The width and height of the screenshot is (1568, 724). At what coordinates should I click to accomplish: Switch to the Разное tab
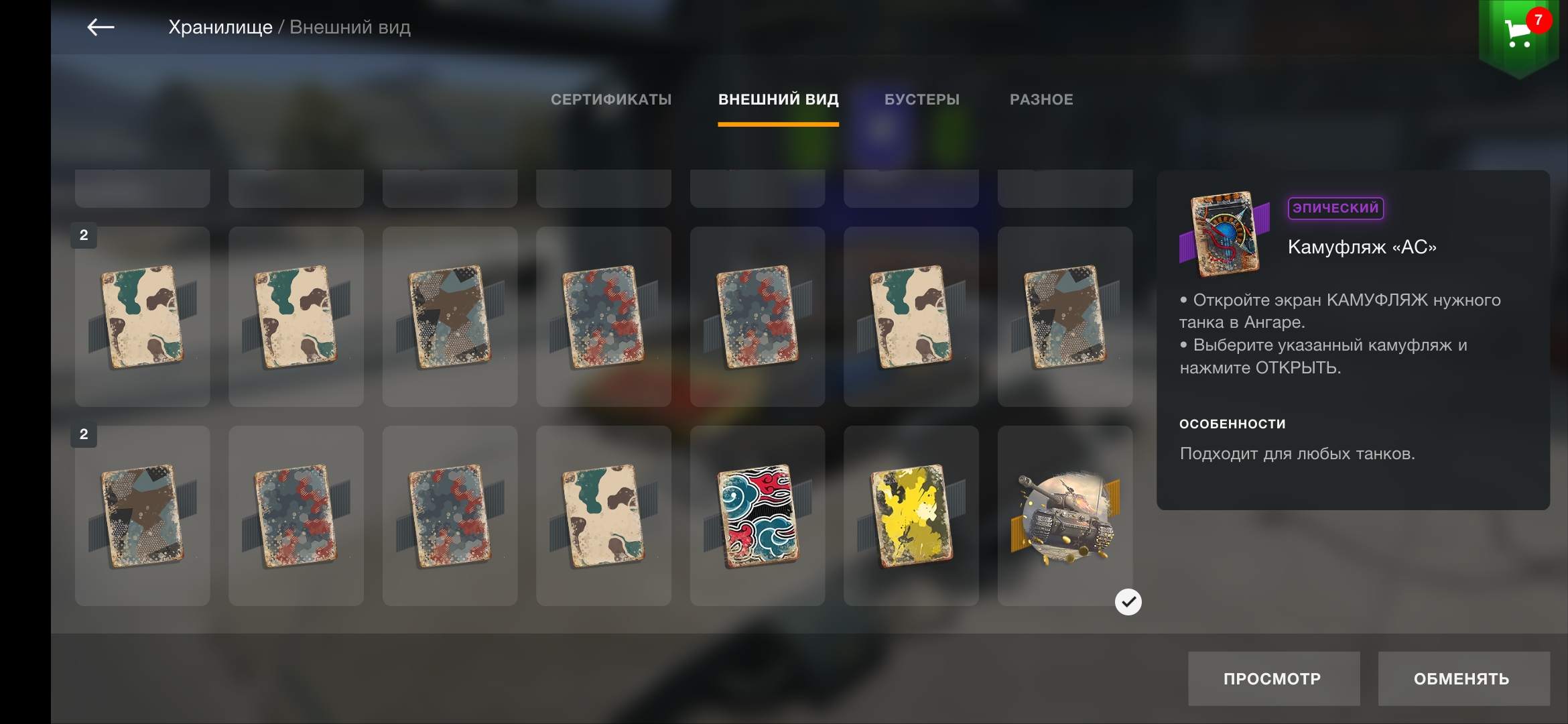1041,100
